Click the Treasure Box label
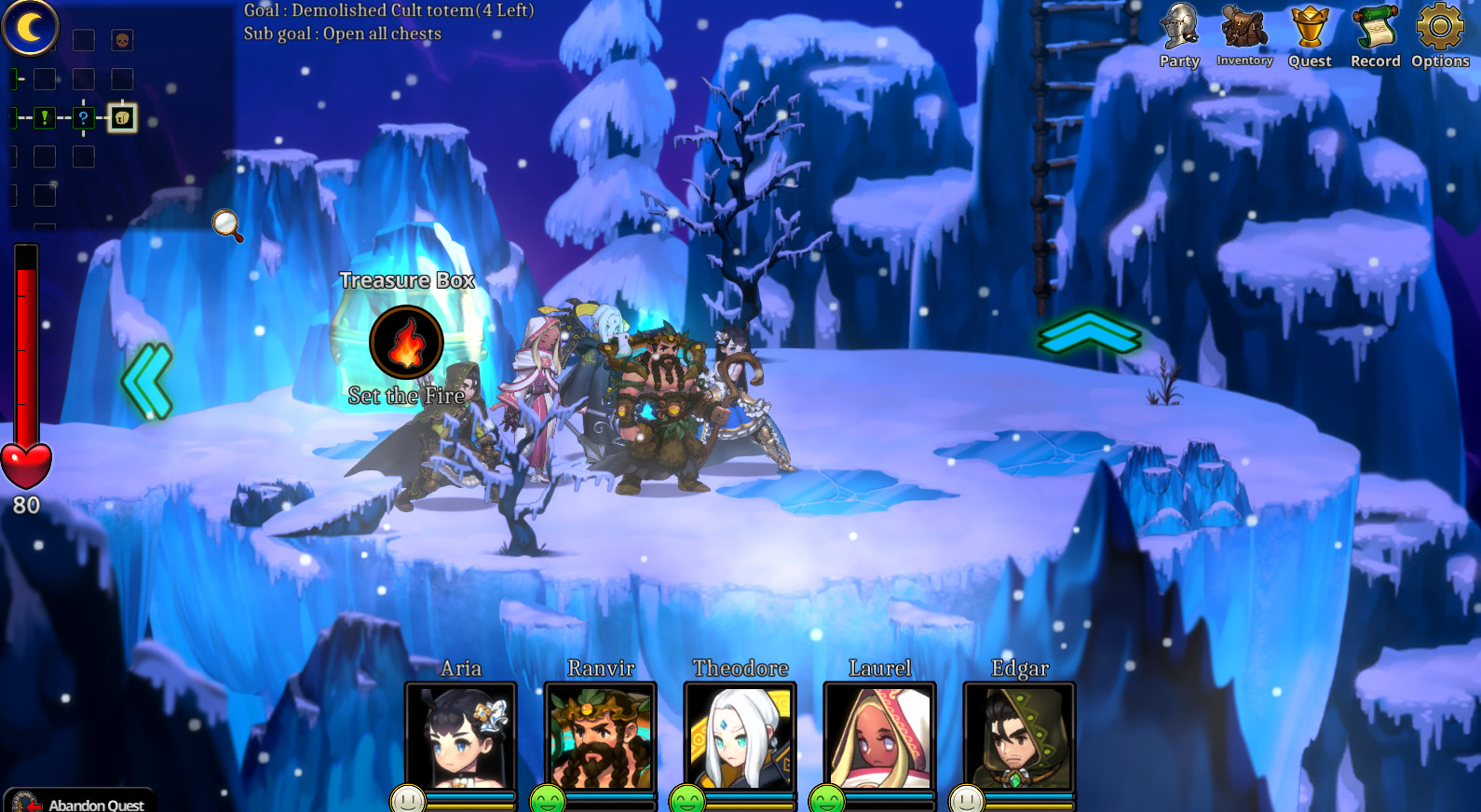 [x=408, y=279]
